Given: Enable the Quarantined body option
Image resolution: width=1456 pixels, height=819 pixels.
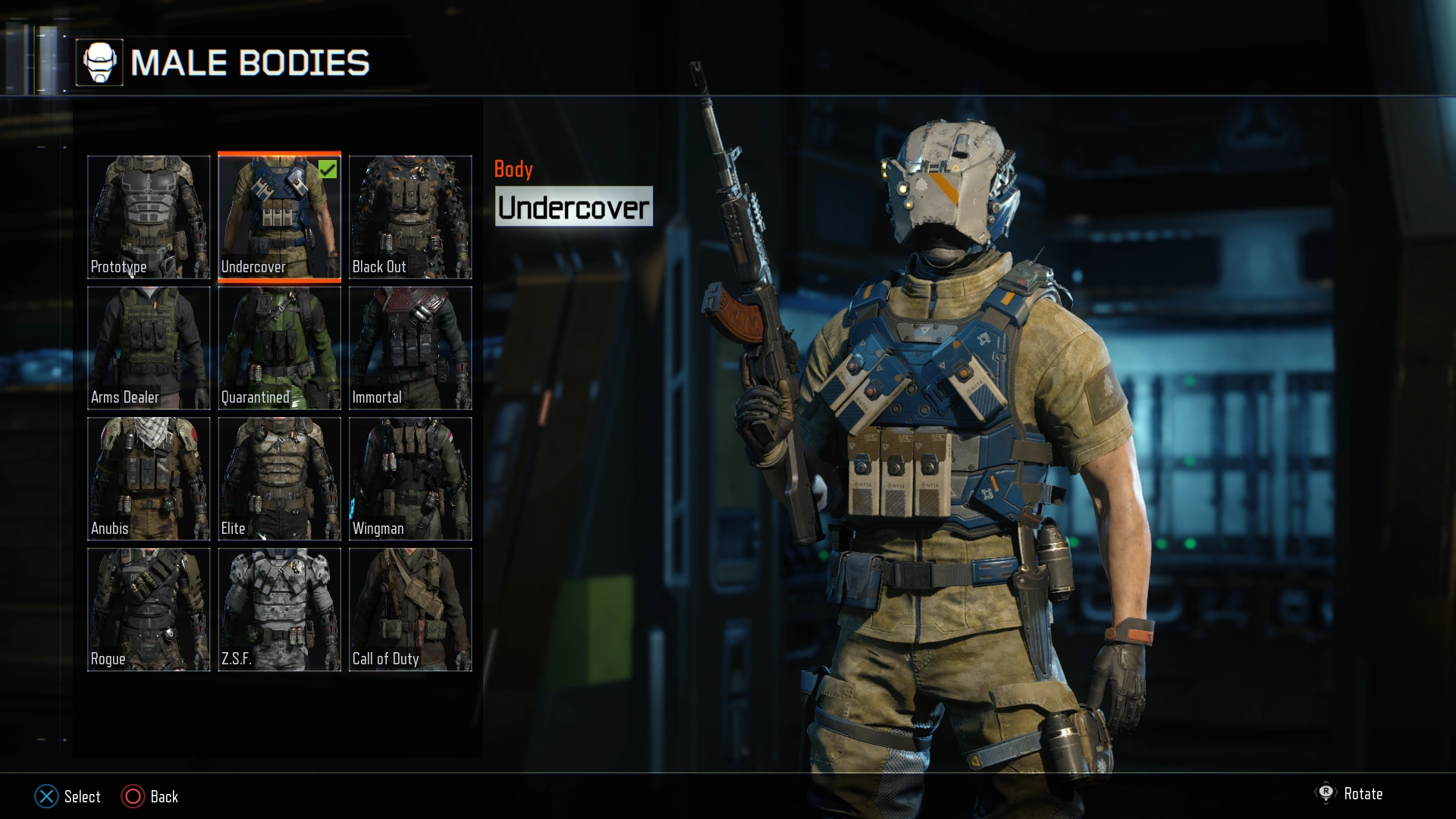Looking at the screenshot, I should (279, 348).
